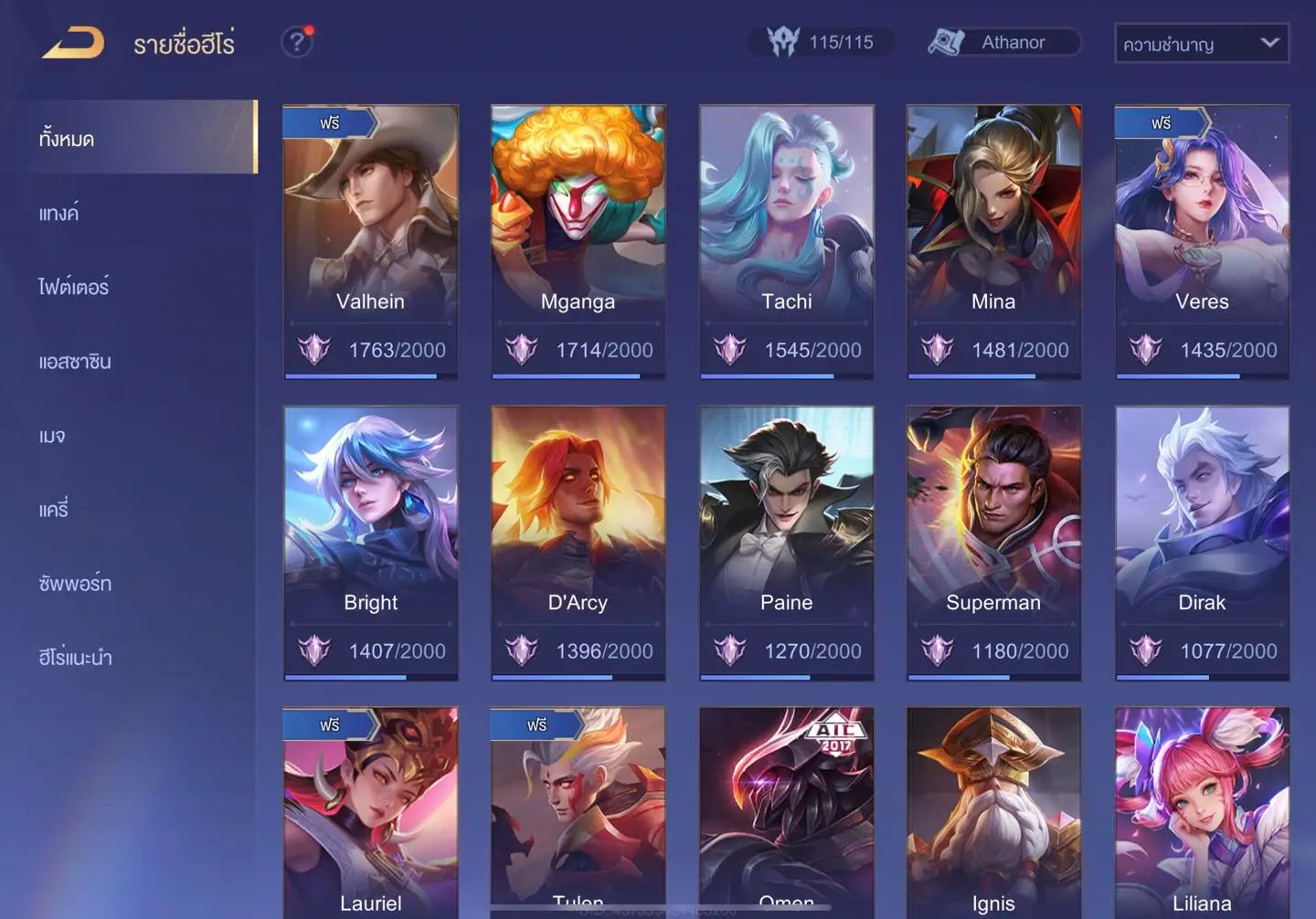Image resolution: width=1316 pixels, height=919 pixels.
Task: Select the Veres hero card
Action: 1202,241
